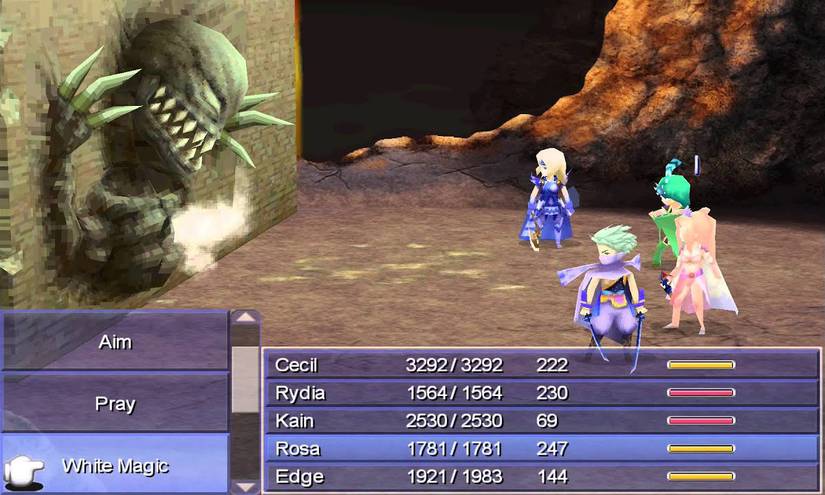Select Edge in the party list
The image size is (825, 495).
(x=540, y=477)
